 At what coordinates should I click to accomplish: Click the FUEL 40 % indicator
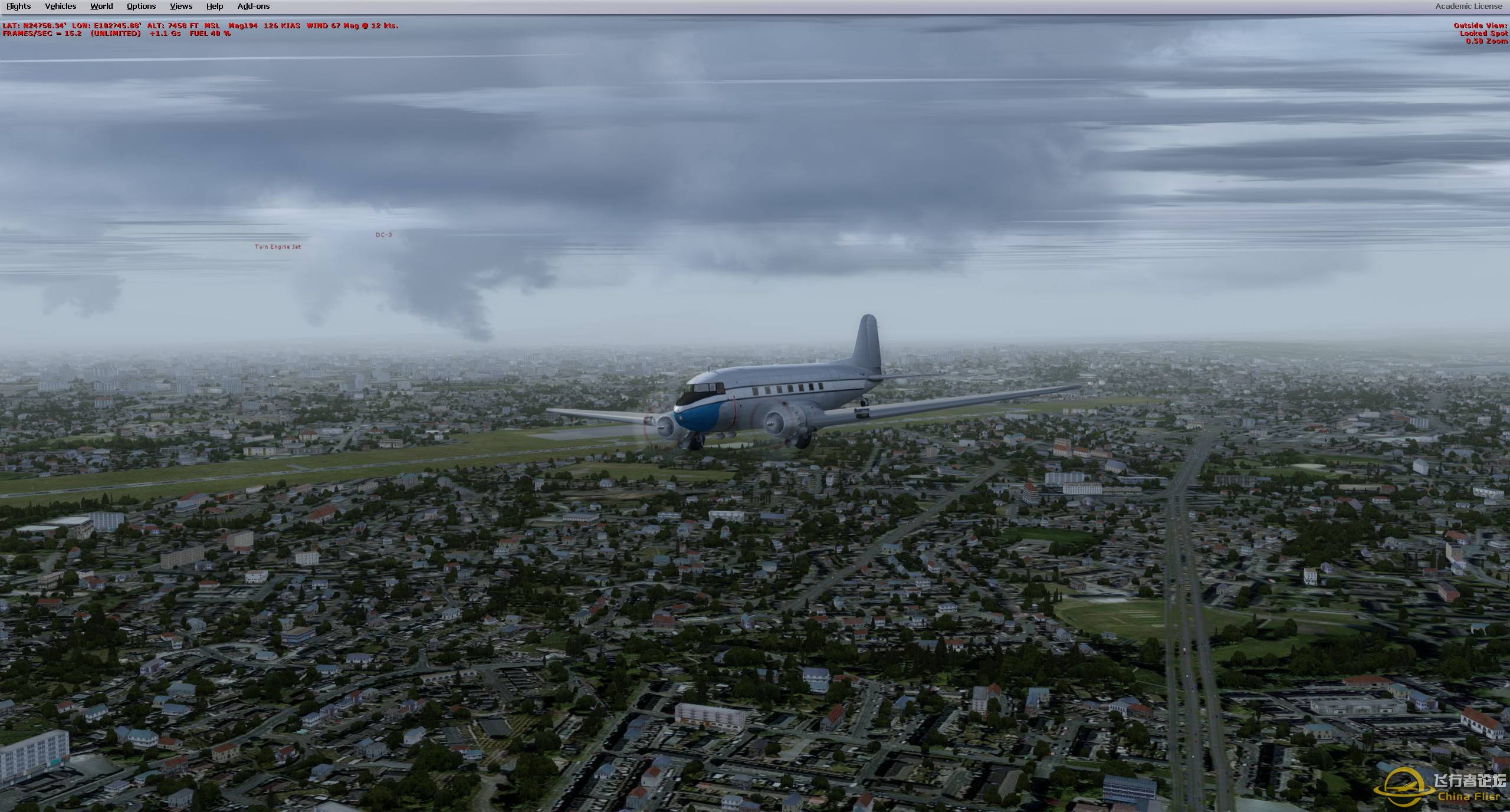[x=209, y=34]
